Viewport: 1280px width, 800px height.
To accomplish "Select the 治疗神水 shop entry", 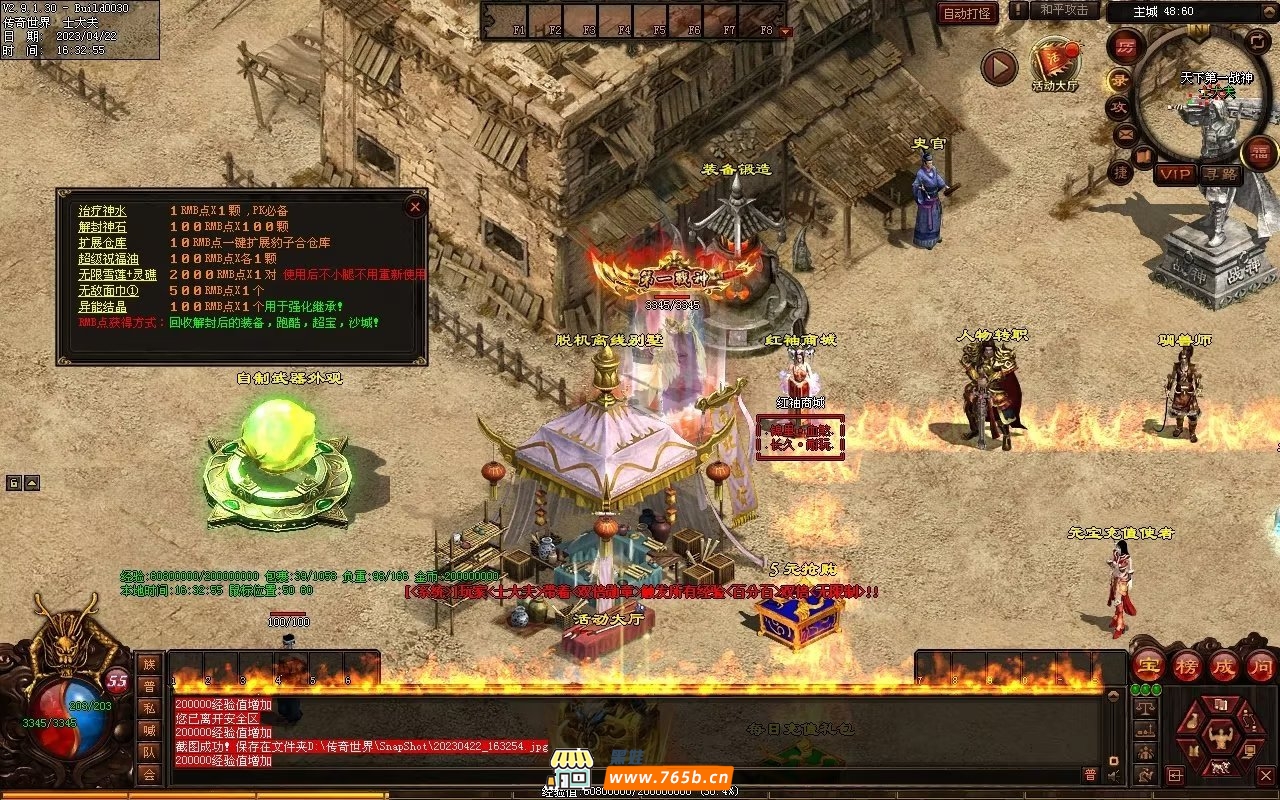I will (103, 211).
